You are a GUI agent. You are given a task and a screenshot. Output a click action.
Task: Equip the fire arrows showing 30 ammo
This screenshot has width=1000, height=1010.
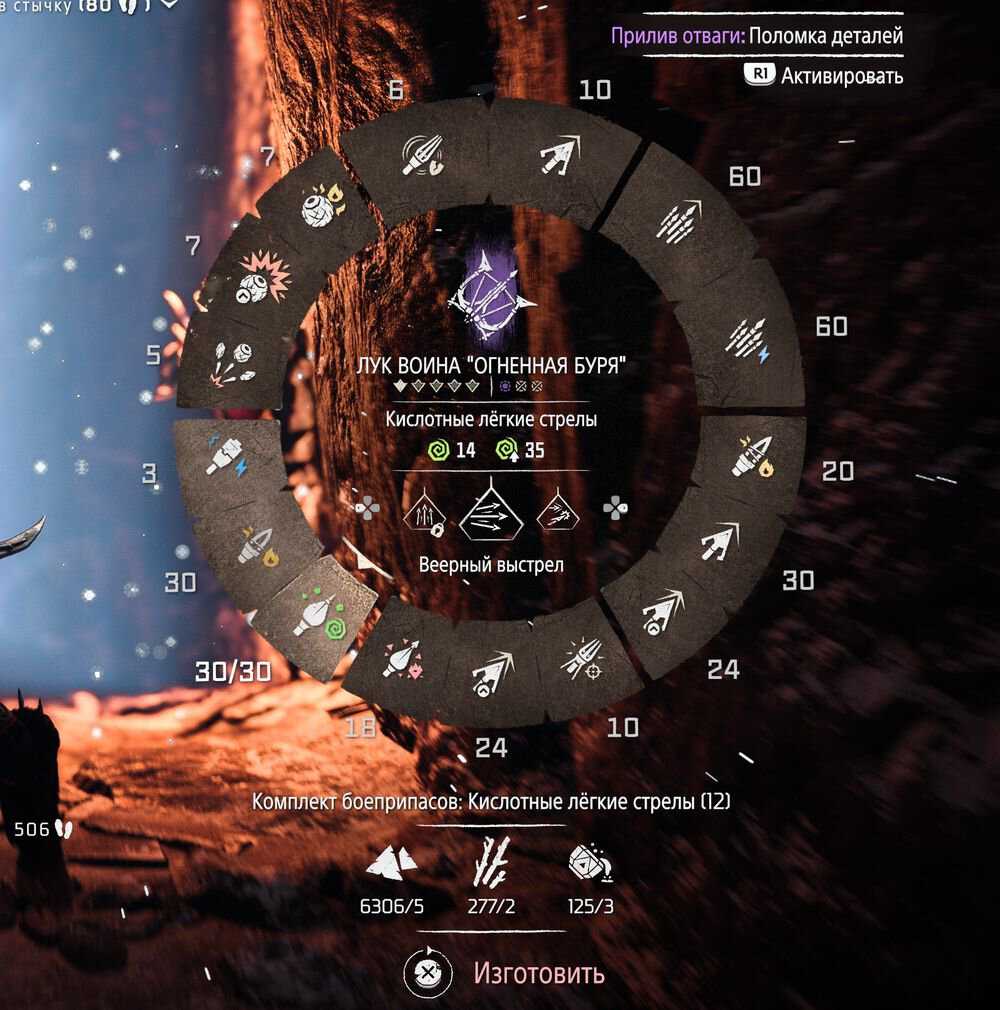click(x=257, y=546)
